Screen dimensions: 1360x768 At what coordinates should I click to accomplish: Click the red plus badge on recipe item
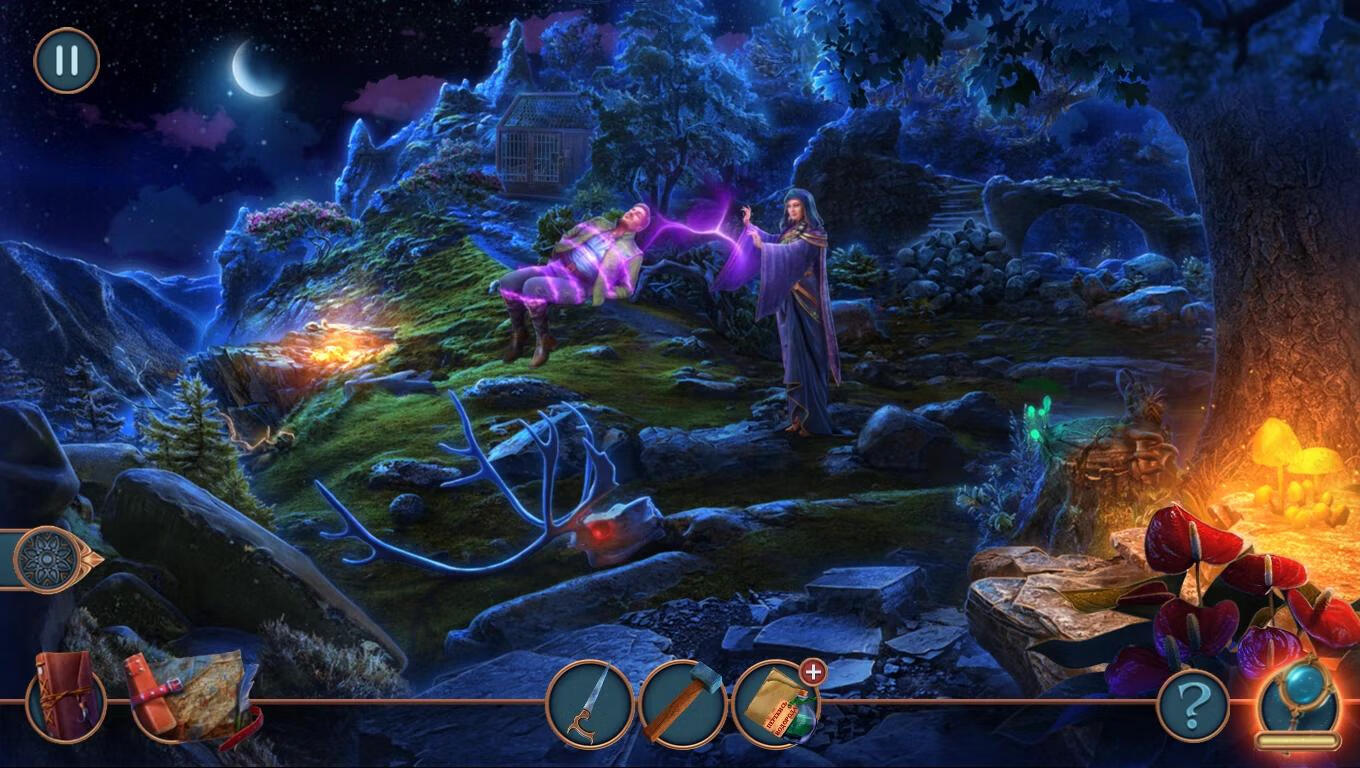click(x=814, y=672)
